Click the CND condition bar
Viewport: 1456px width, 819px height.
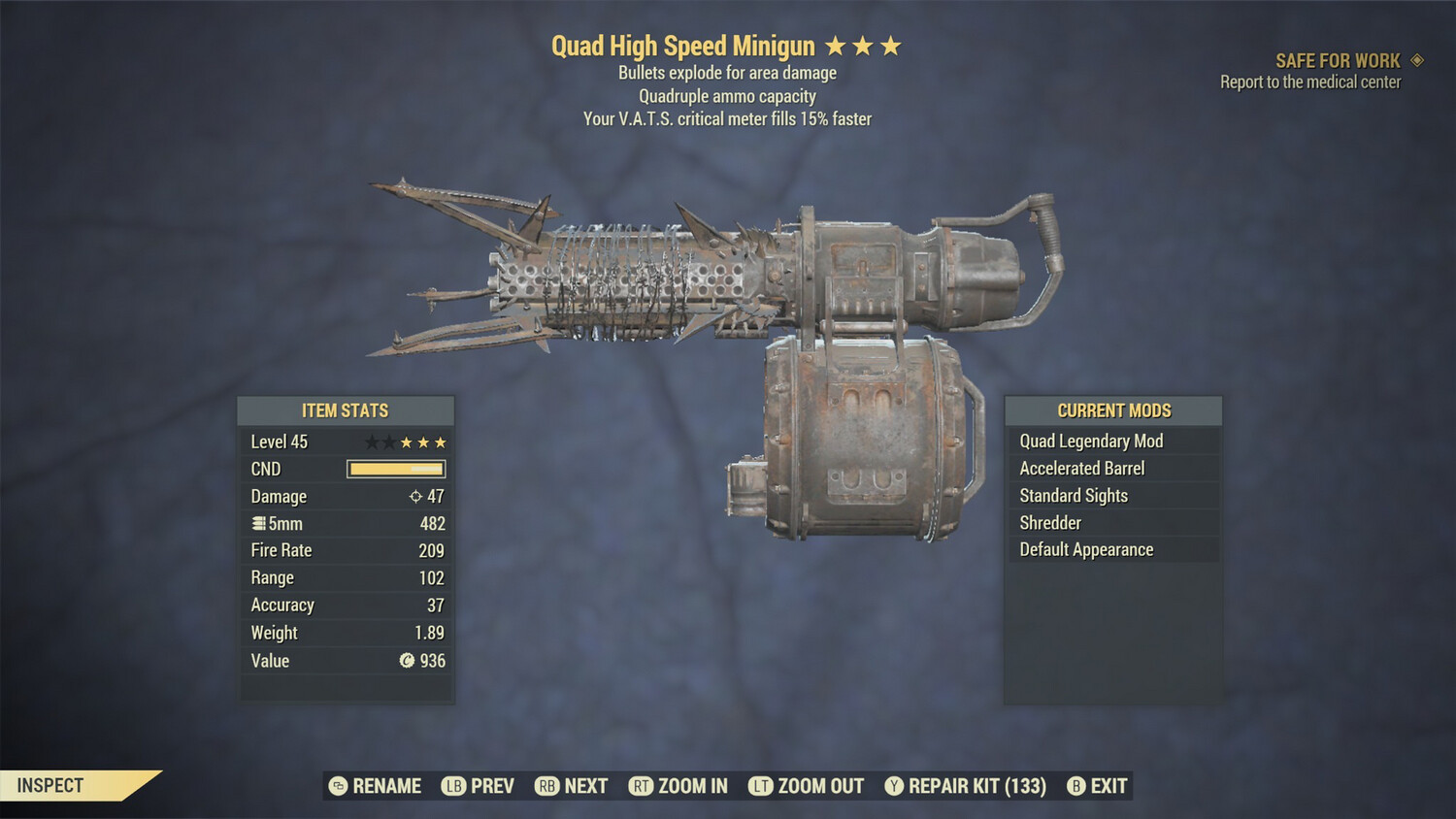[394, 469]
